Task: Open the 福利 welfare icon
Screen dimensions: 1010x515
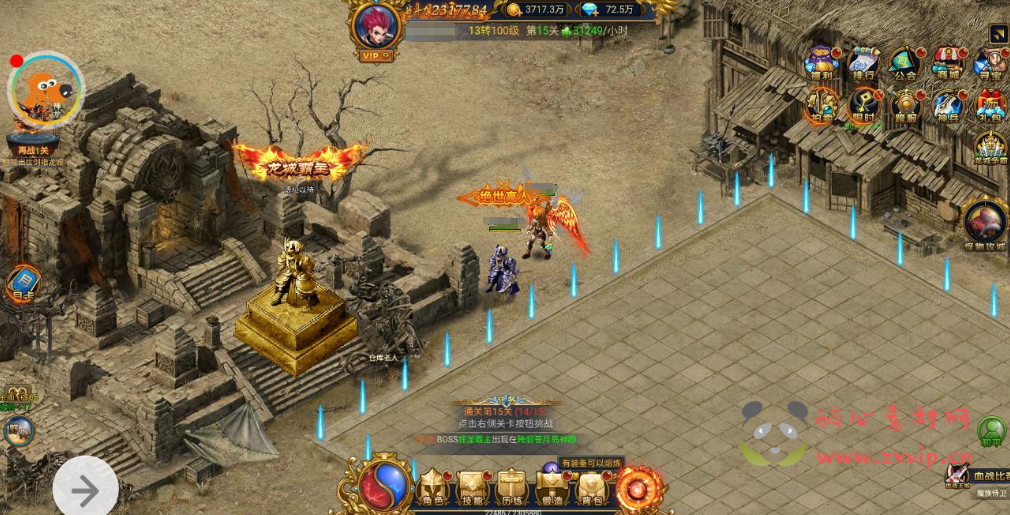Action: [x=822, y=62]
